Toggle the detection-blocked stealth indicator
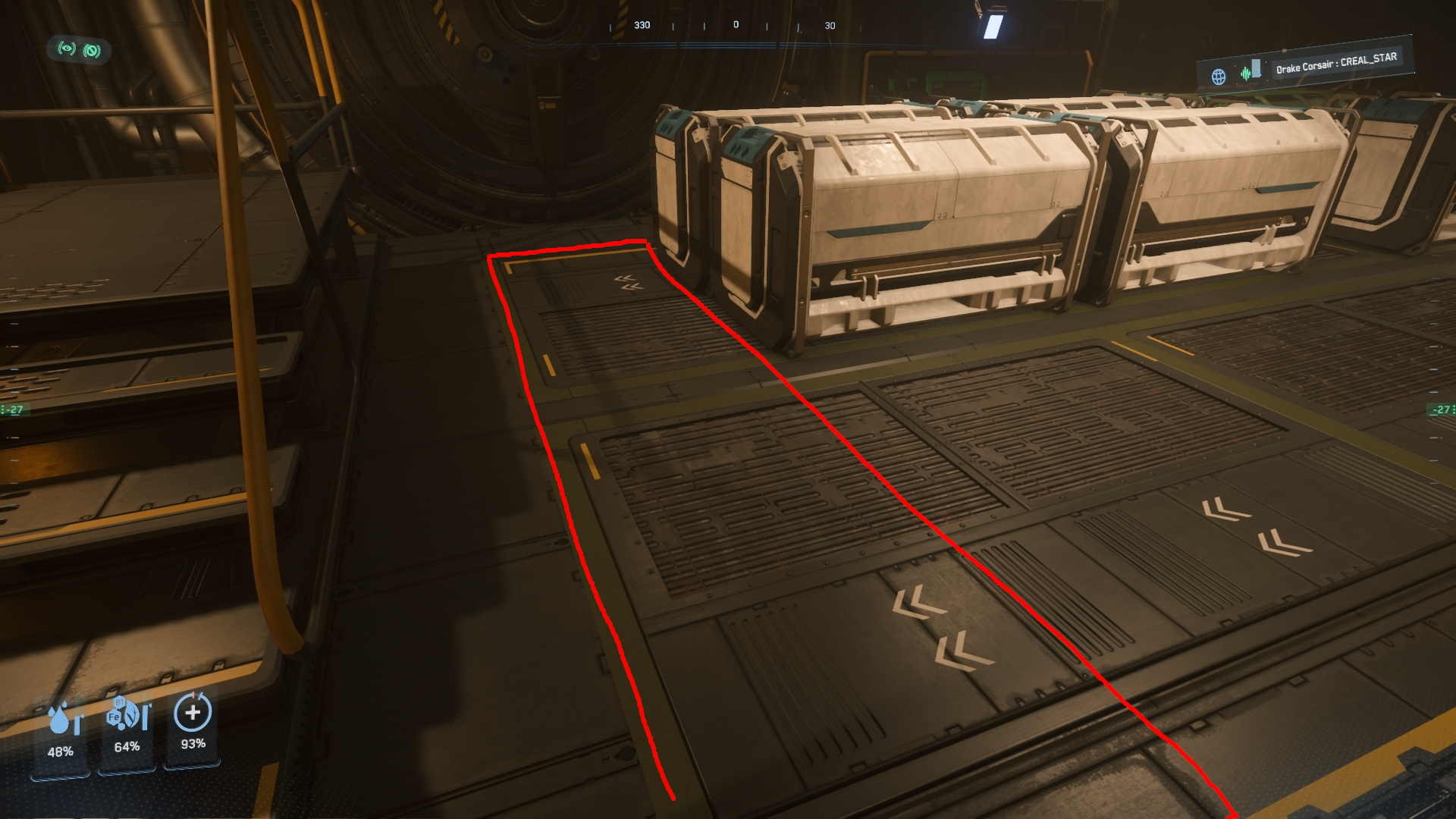 tap(91, 49)
